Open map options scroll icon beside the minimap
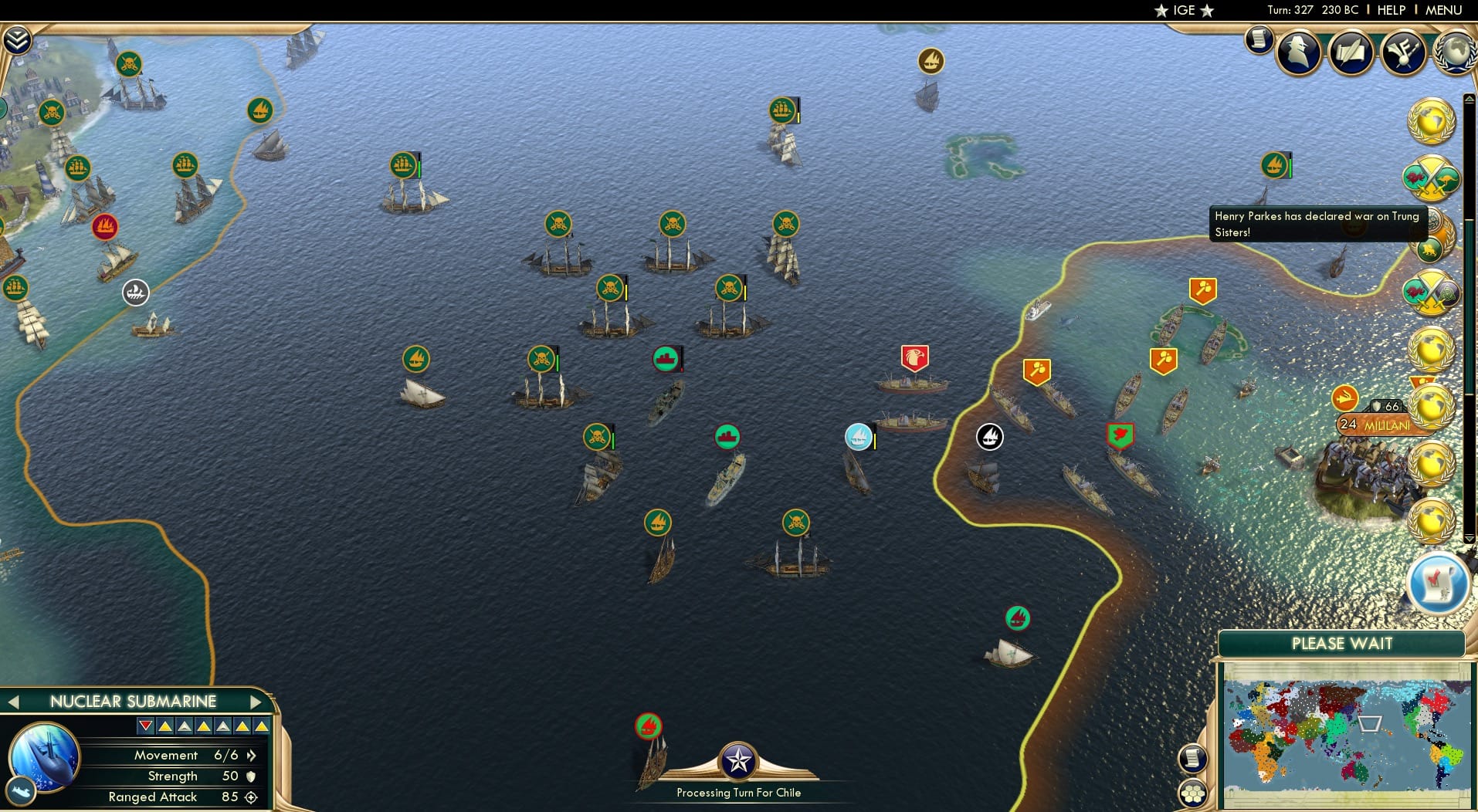 click(1193, 759)
